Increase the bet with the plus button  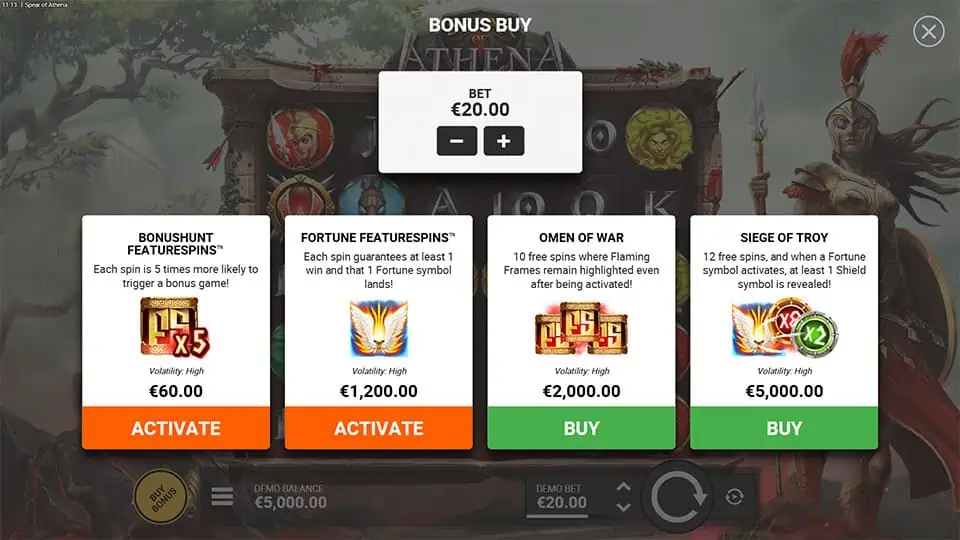[x=504, y=141]
